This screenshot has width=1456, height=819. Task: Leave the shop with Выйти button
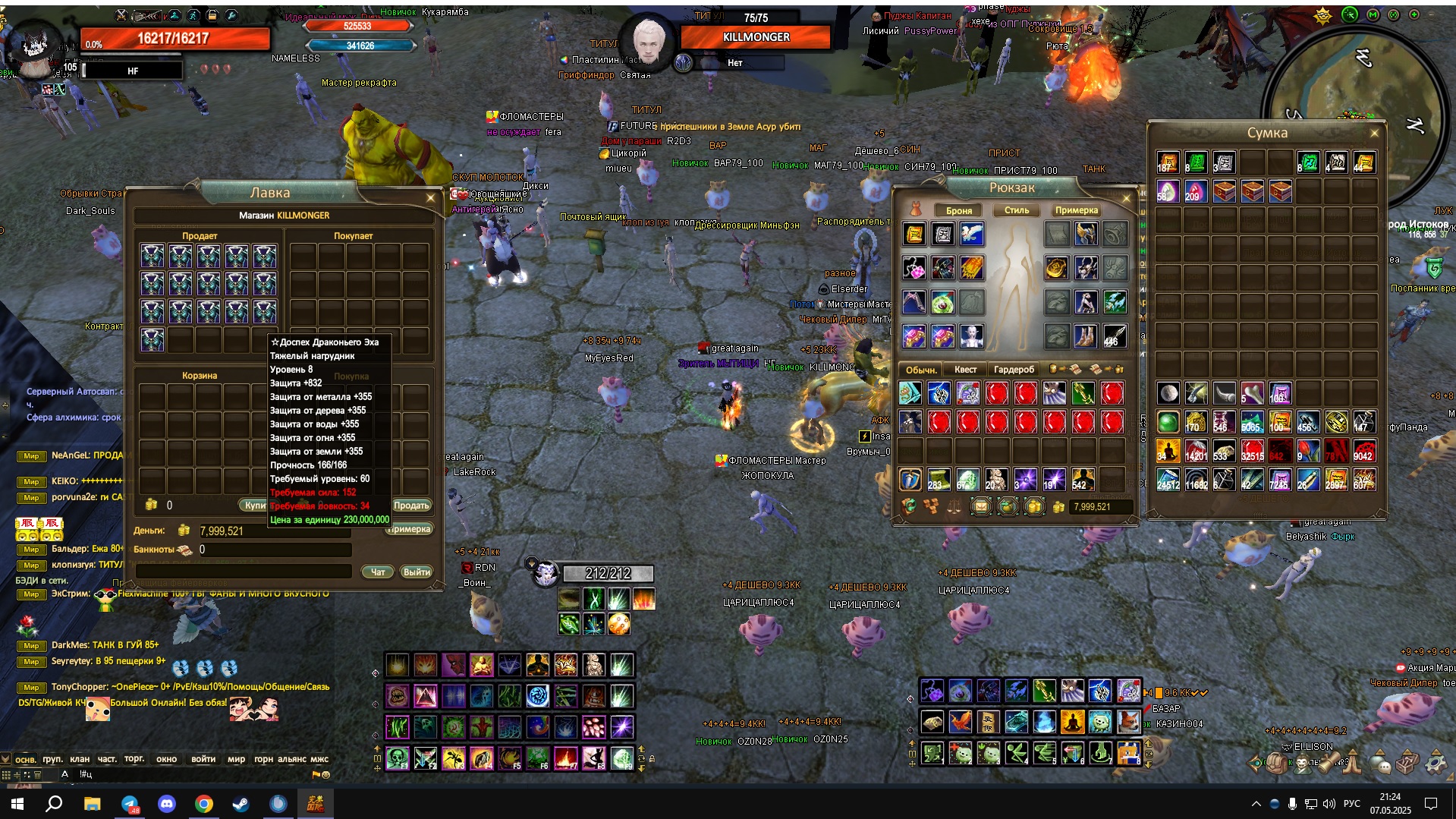[x=417, y=572]
